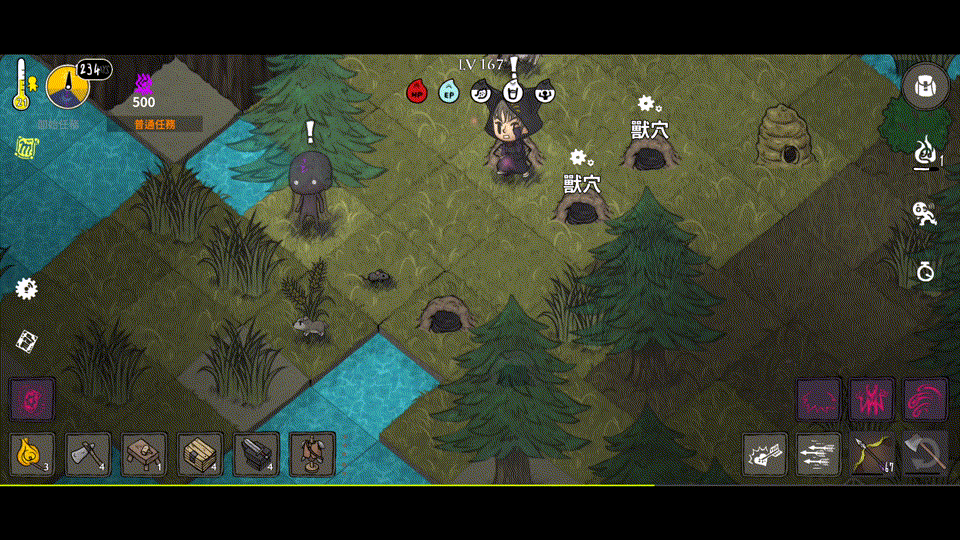Select the stone axe hotbar slot
This screenshot has height=540, width=960.
point(88,454)
